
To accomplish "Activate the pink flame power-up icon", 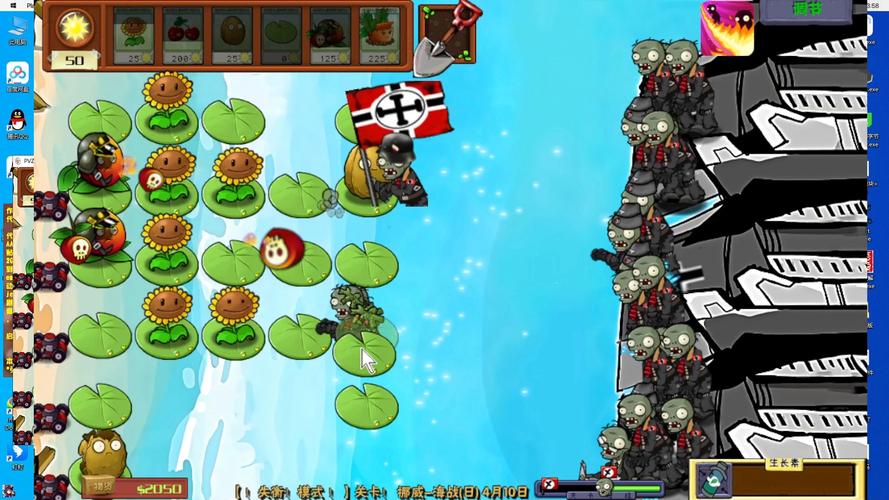I will (727, 28).
